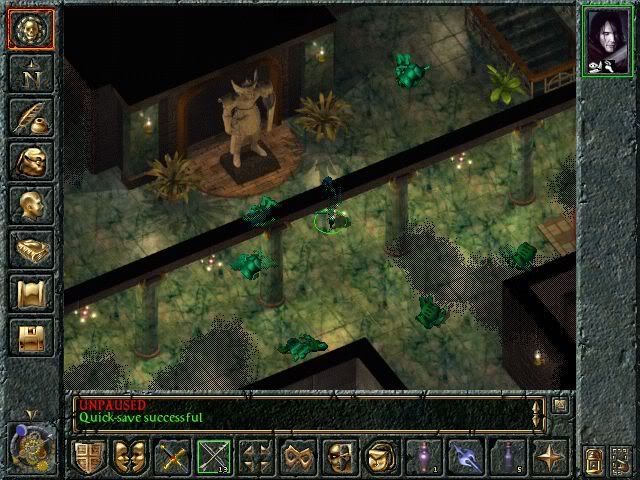The width and height of the screenshot is (640, 480).
Task: Use the hooded thief skill icon
Action: pyautogui.click(x=380, y=457)
